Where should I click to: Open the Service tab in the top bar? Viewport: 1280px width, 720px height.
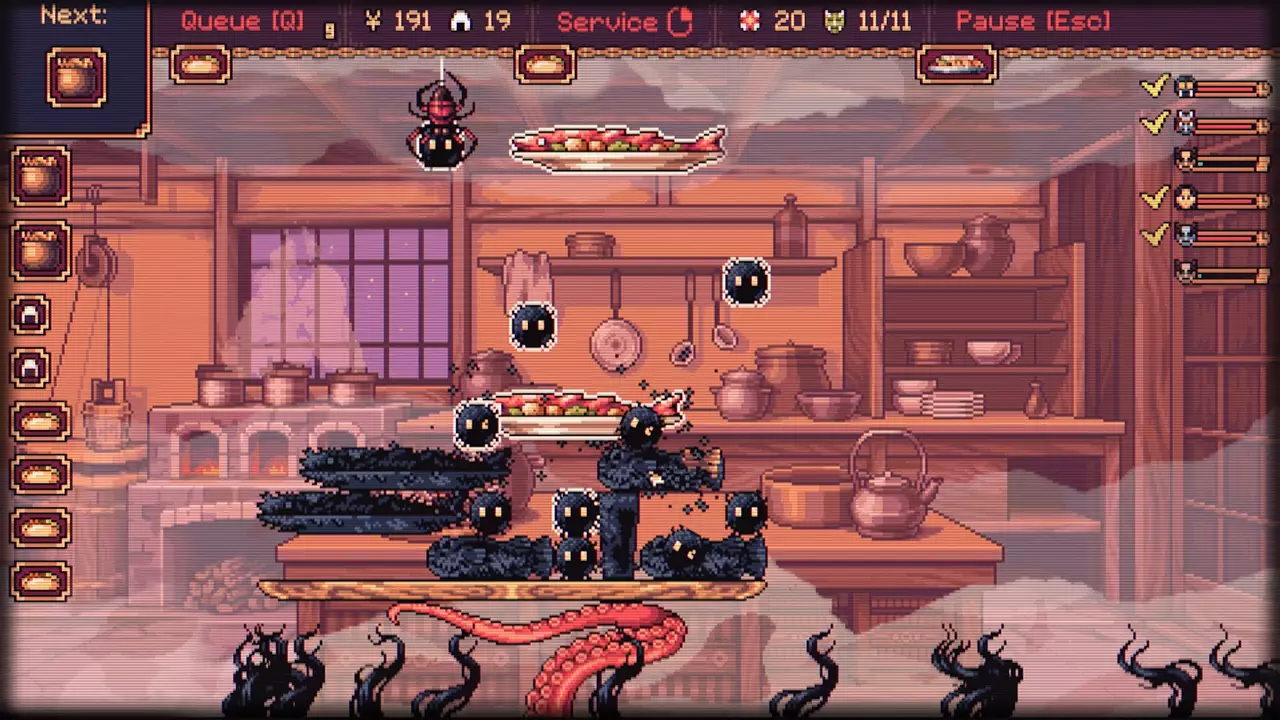pos(608,20)
